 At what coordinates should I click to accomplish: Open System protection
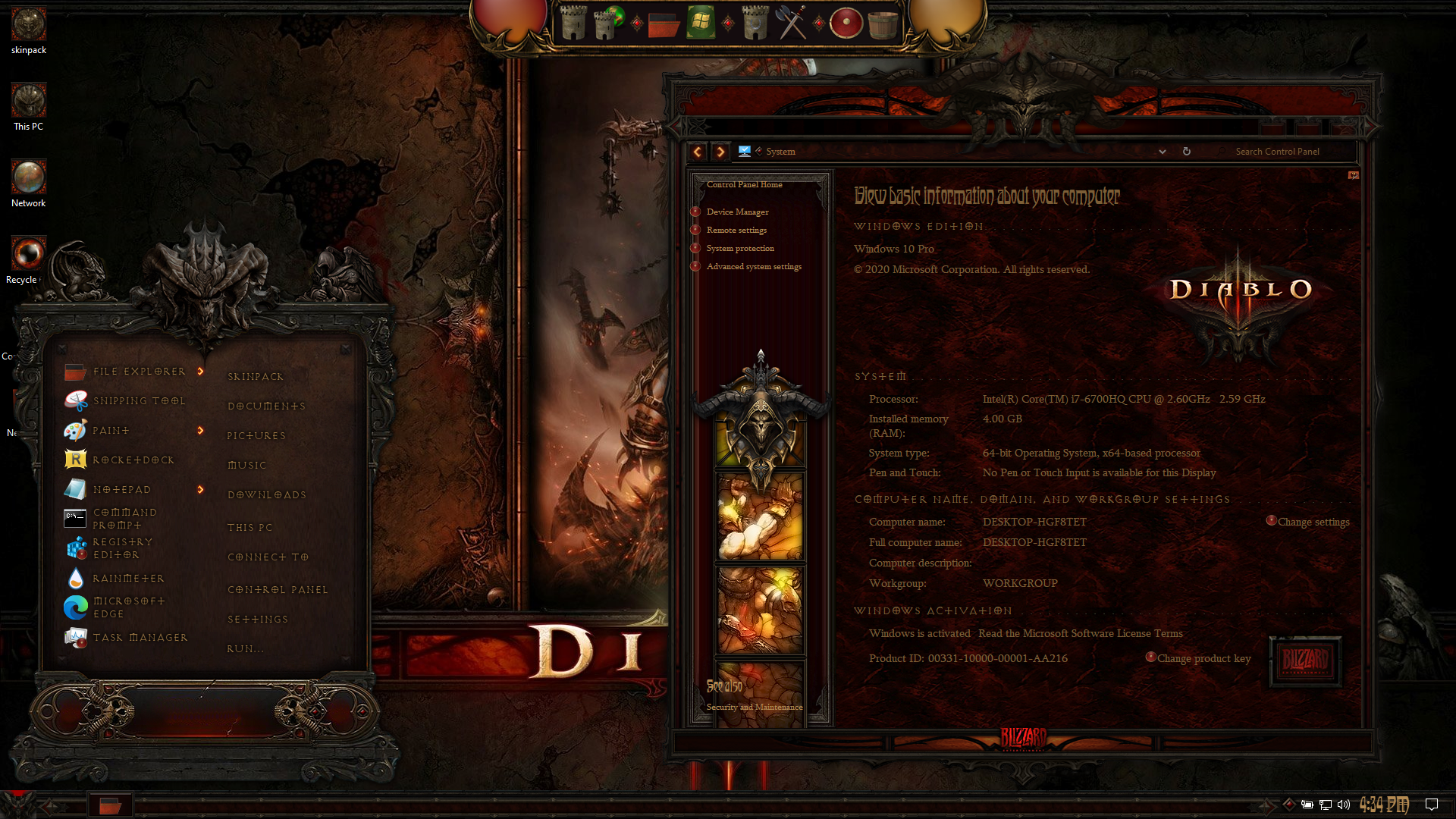[x=740, y=249]
